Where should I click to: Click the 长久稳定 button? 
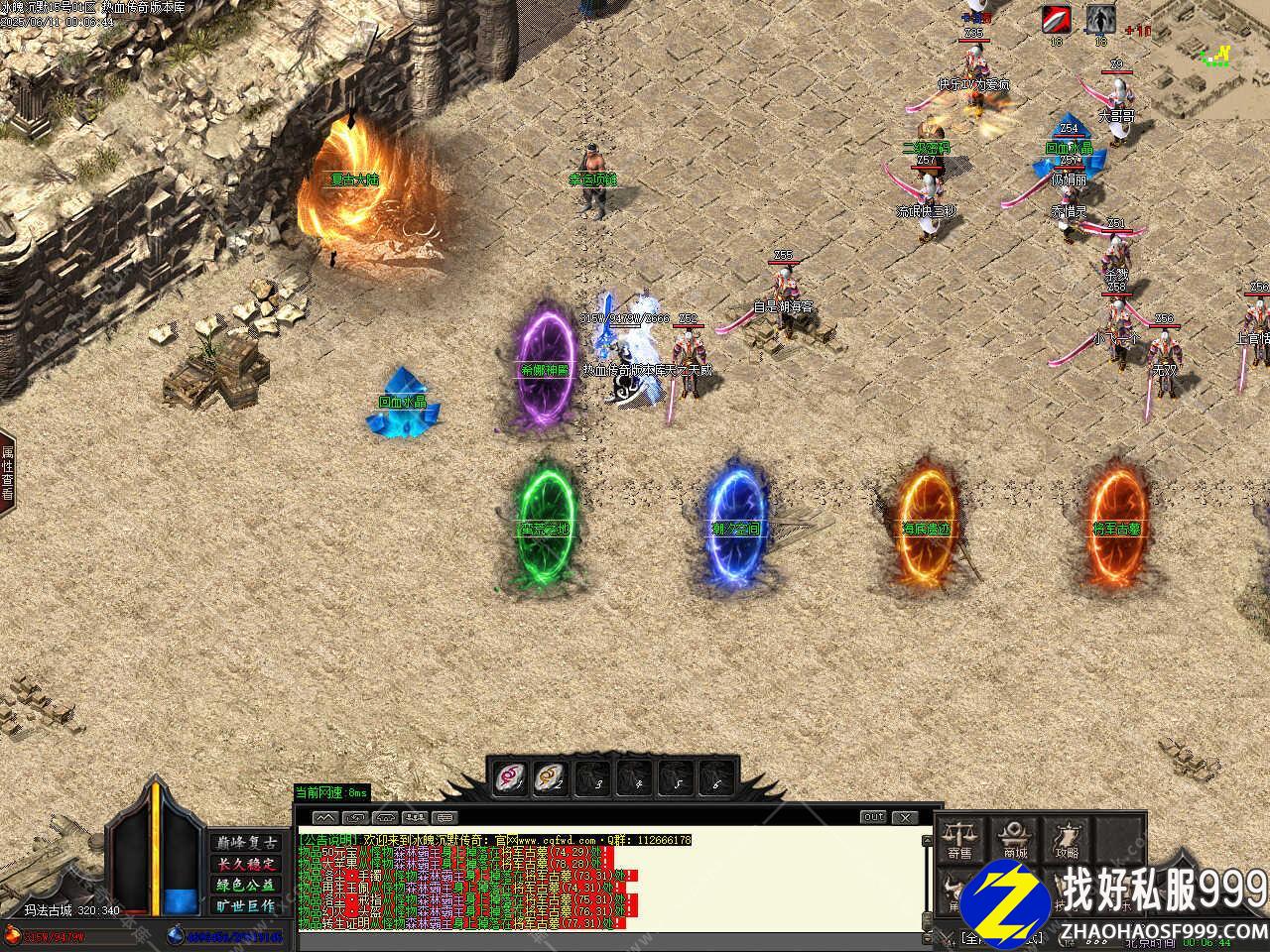(x=245, y=863)
